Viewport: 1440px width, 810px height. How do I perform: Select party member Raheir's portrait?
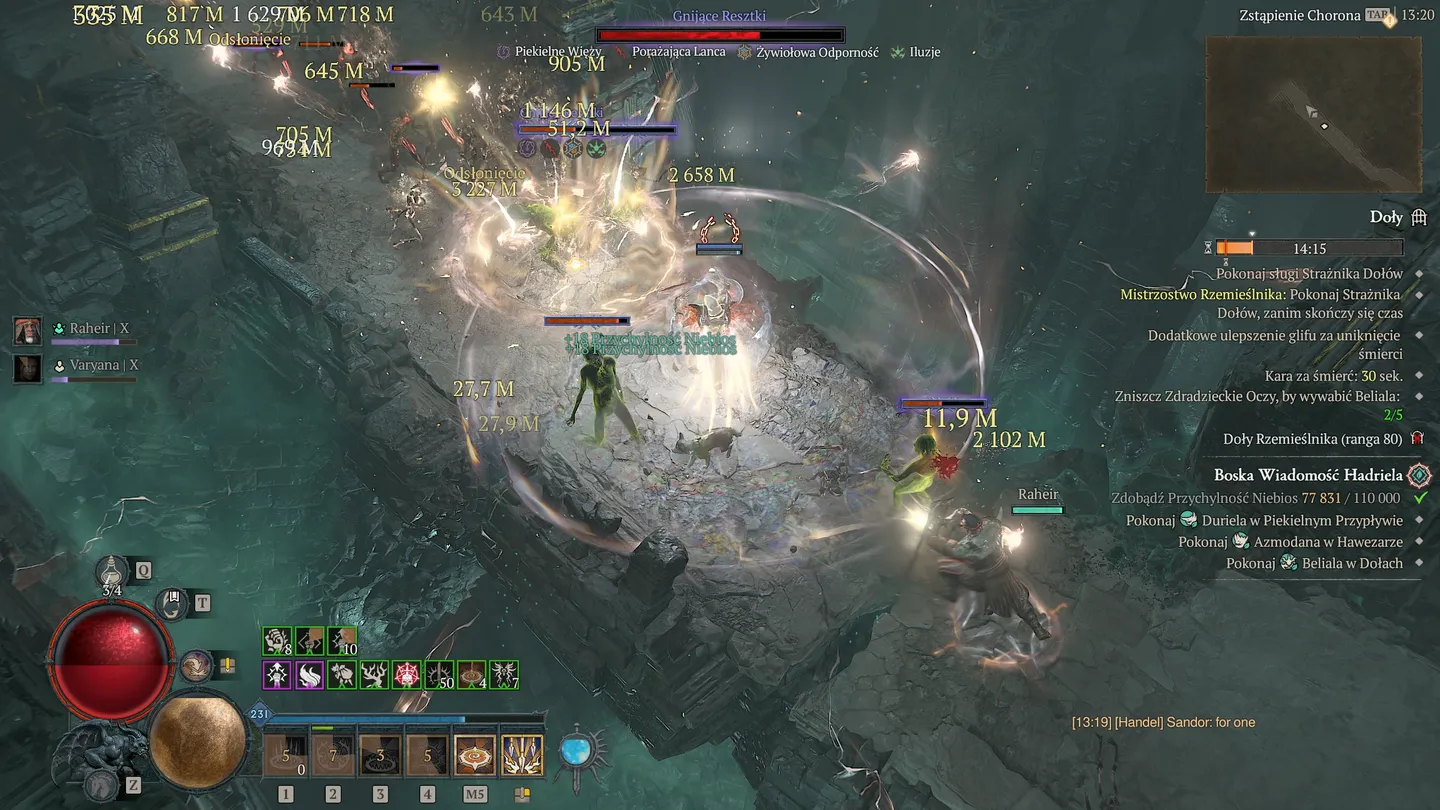pyautogui.click(x=27, y=330)
